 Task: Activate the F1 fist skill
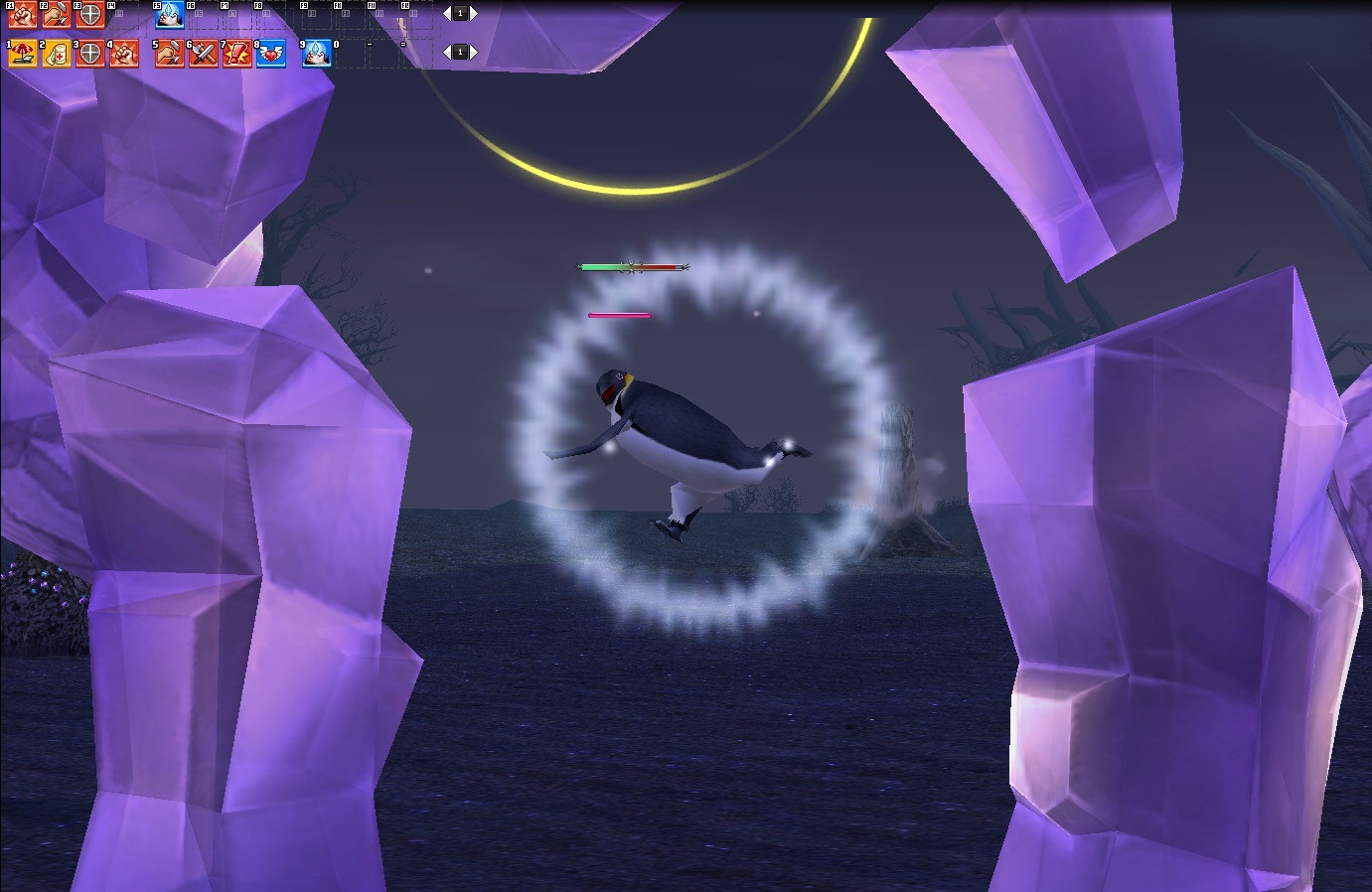click(22, 15)
